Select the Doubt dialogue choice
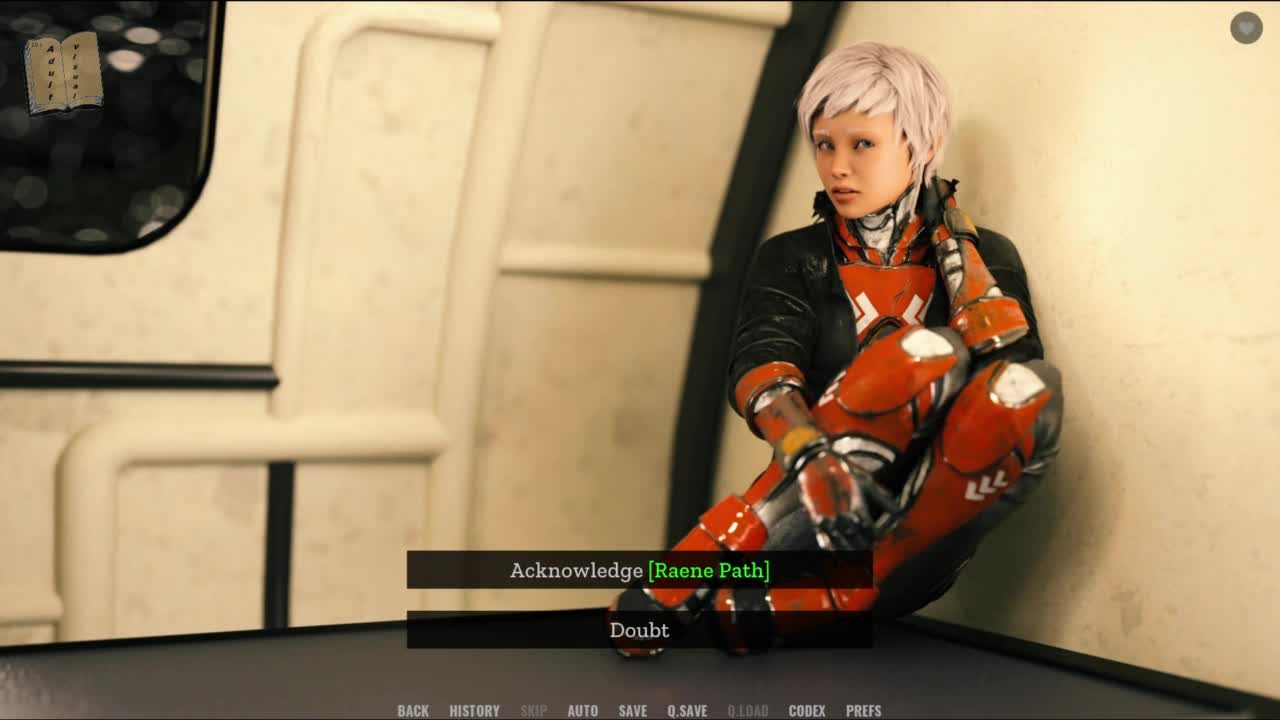 [639, 630]
